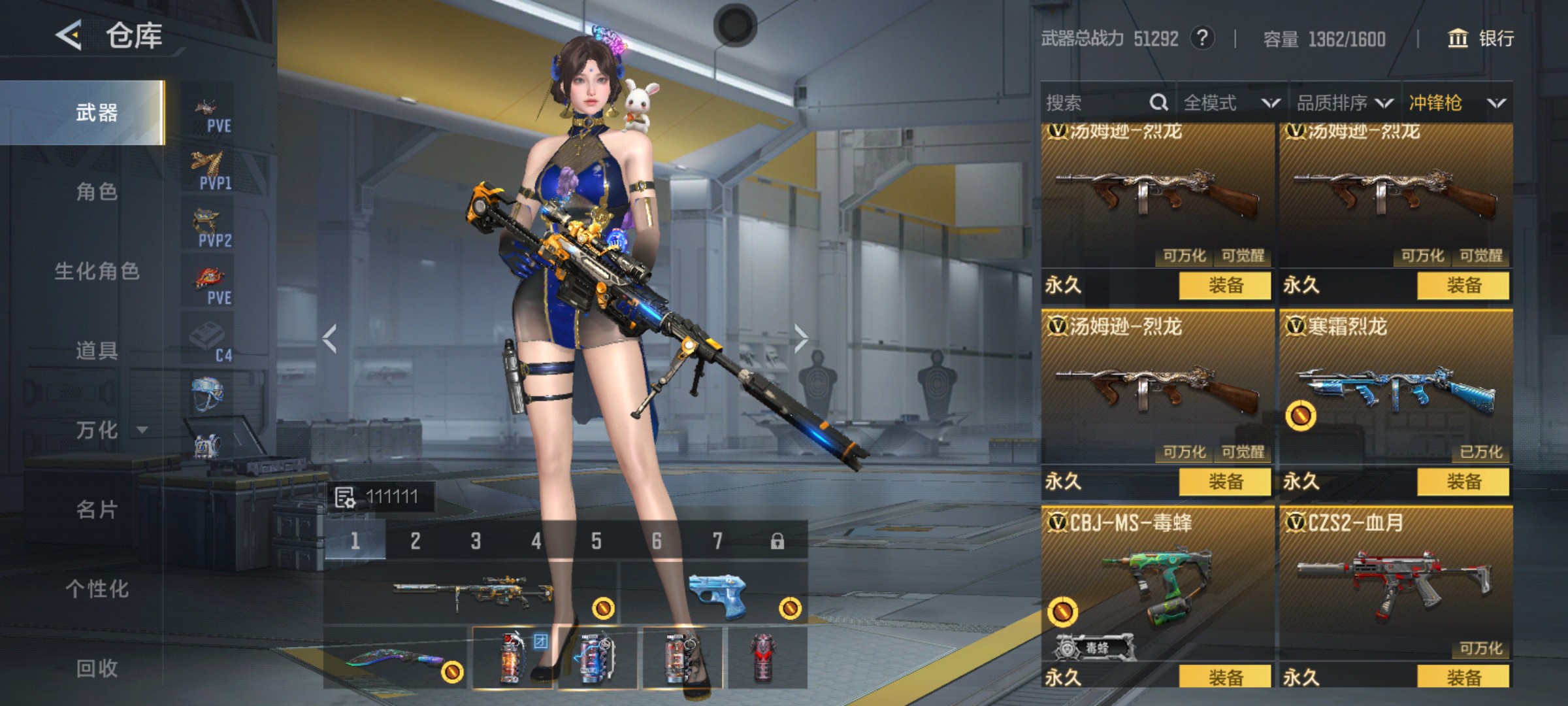Switch to loadout slot 3

476,541
